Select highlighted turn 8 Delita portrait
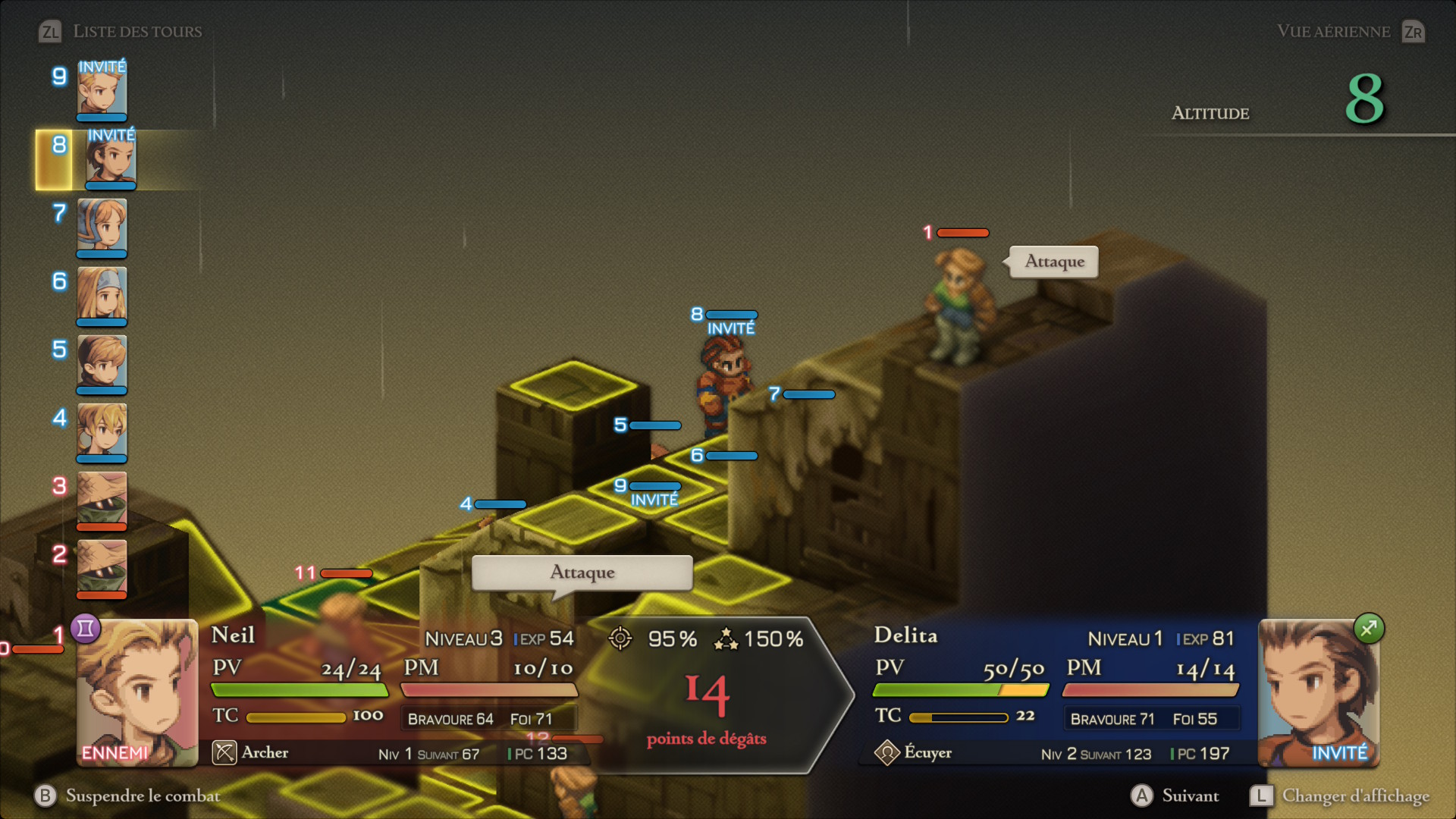 pyautogui.click(x=111, y=159)
